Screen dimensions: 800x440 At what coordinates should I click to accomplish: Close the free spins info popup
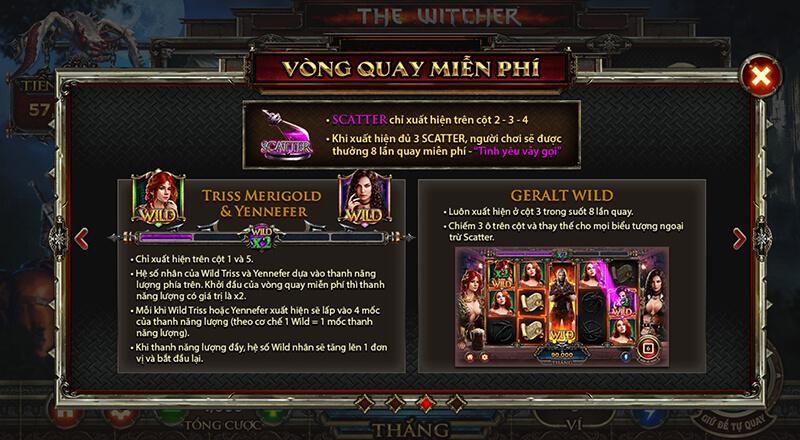point(762,76)
